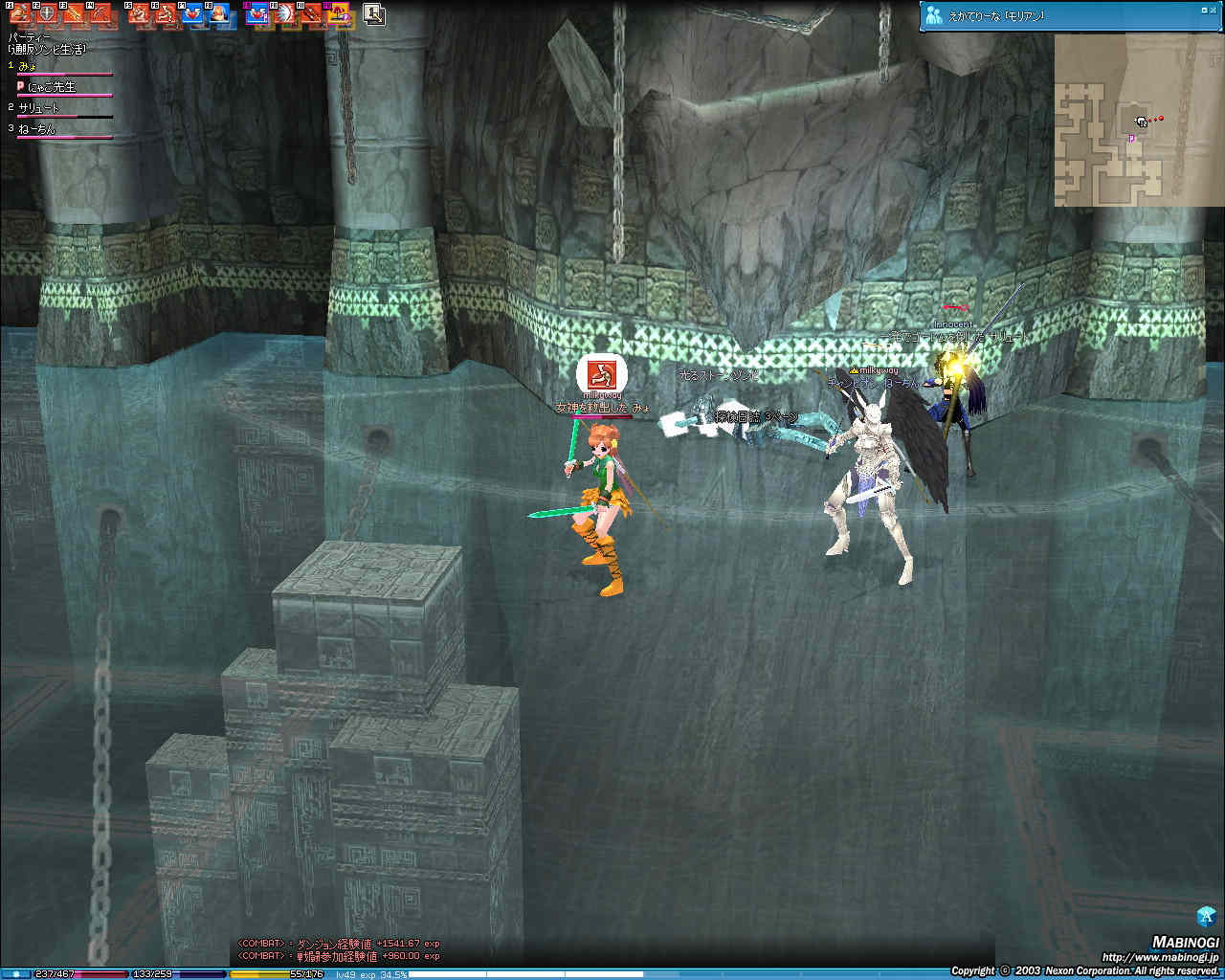Click the hotbar switch button beside skills
This screenshot has height=980, width=1225.
[374, 14]
